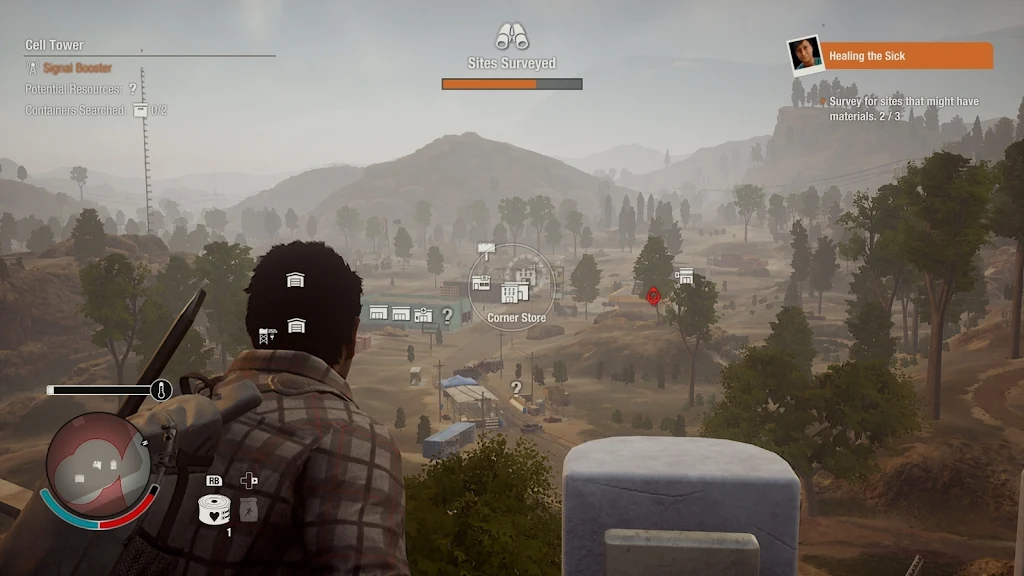
Task: Select the Corner Store survey site
Action: pyautogui.click(x=516, y=291)
